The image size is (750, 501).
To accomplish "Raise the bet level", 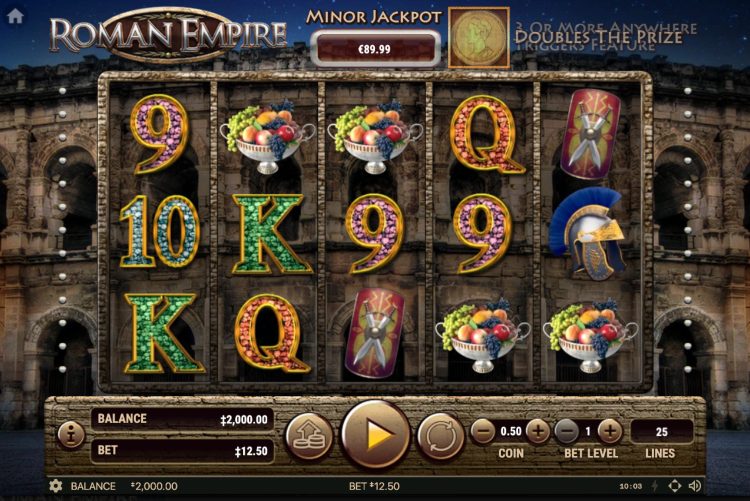I will coord(610,431).
